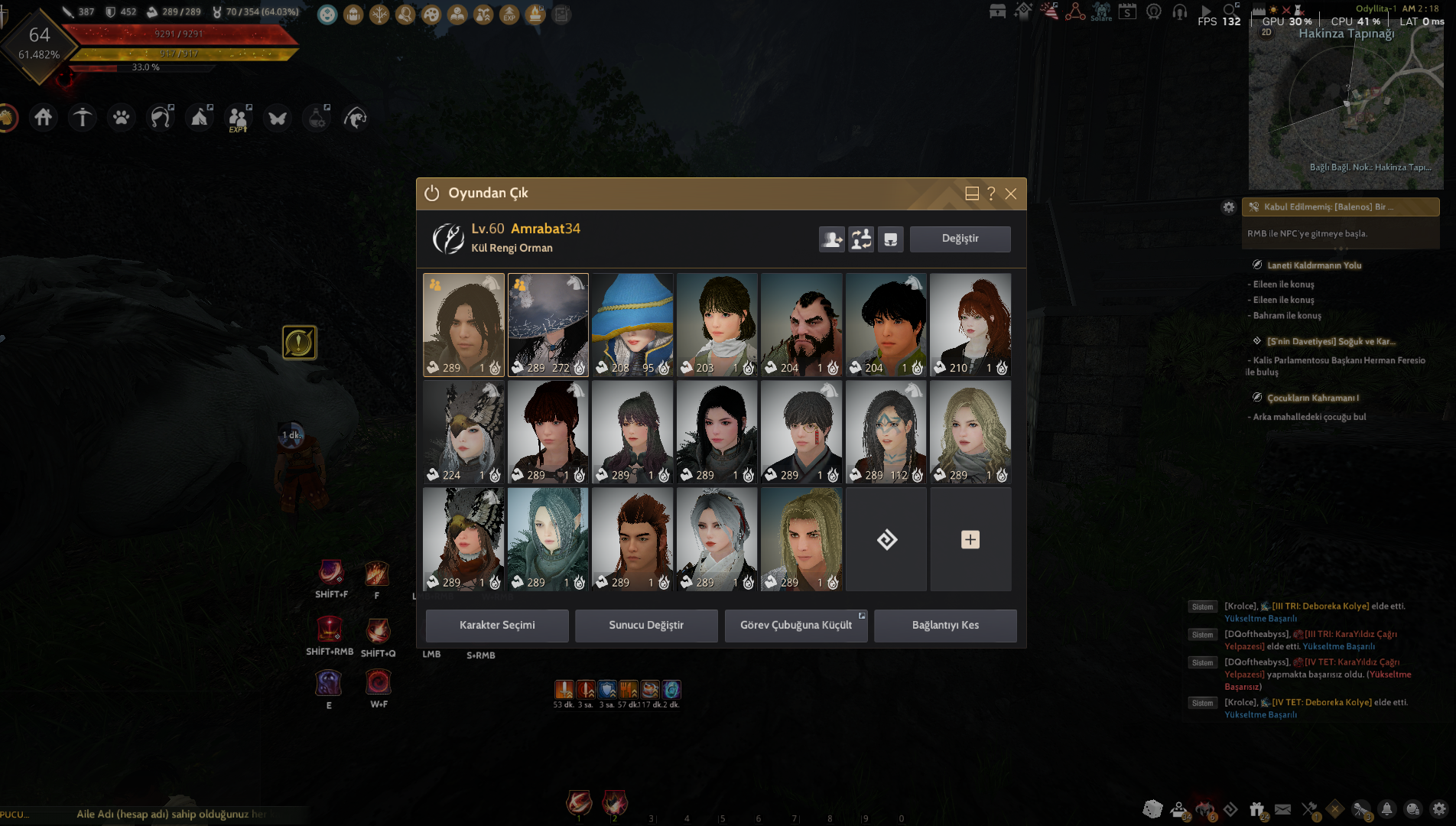The height and width of the screenshot is (826, 1456).
Task: Select the teal-haired elf character portrait
Action: click(x=548, y=539)
